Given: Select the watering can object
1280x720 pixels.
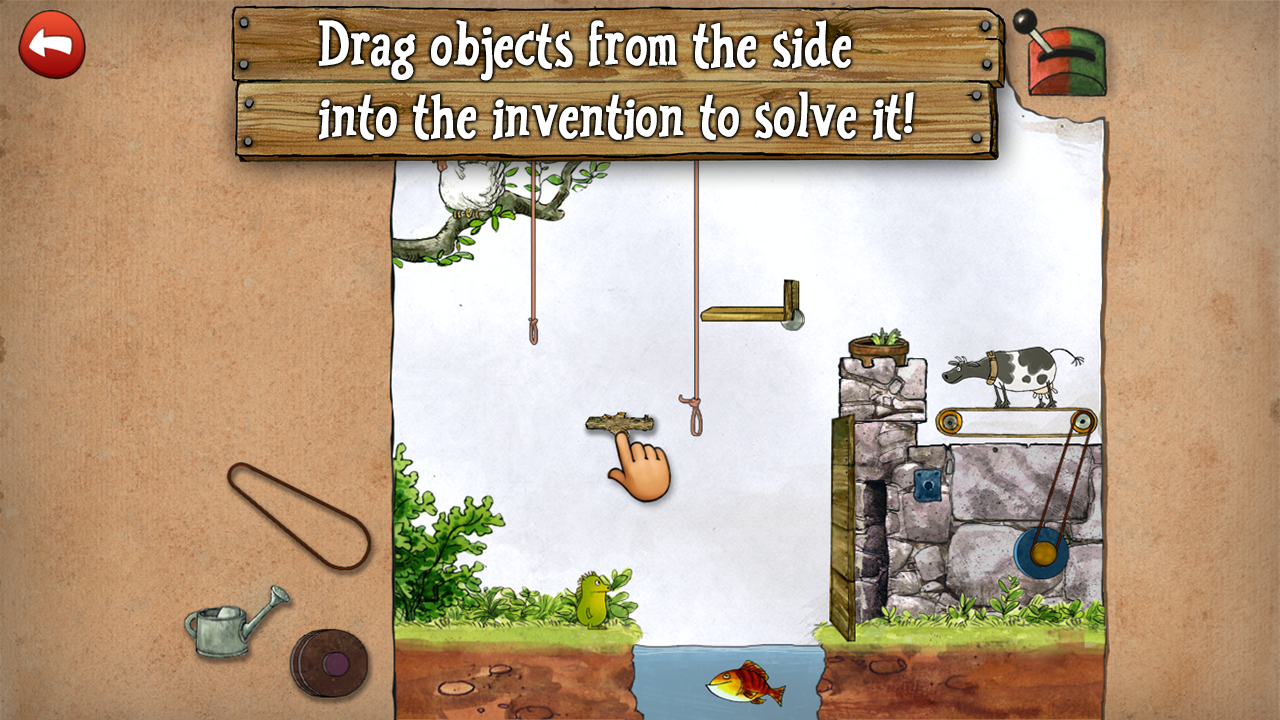Looking at the screenshot, I should pyautogui.click(x=225, y=620).
